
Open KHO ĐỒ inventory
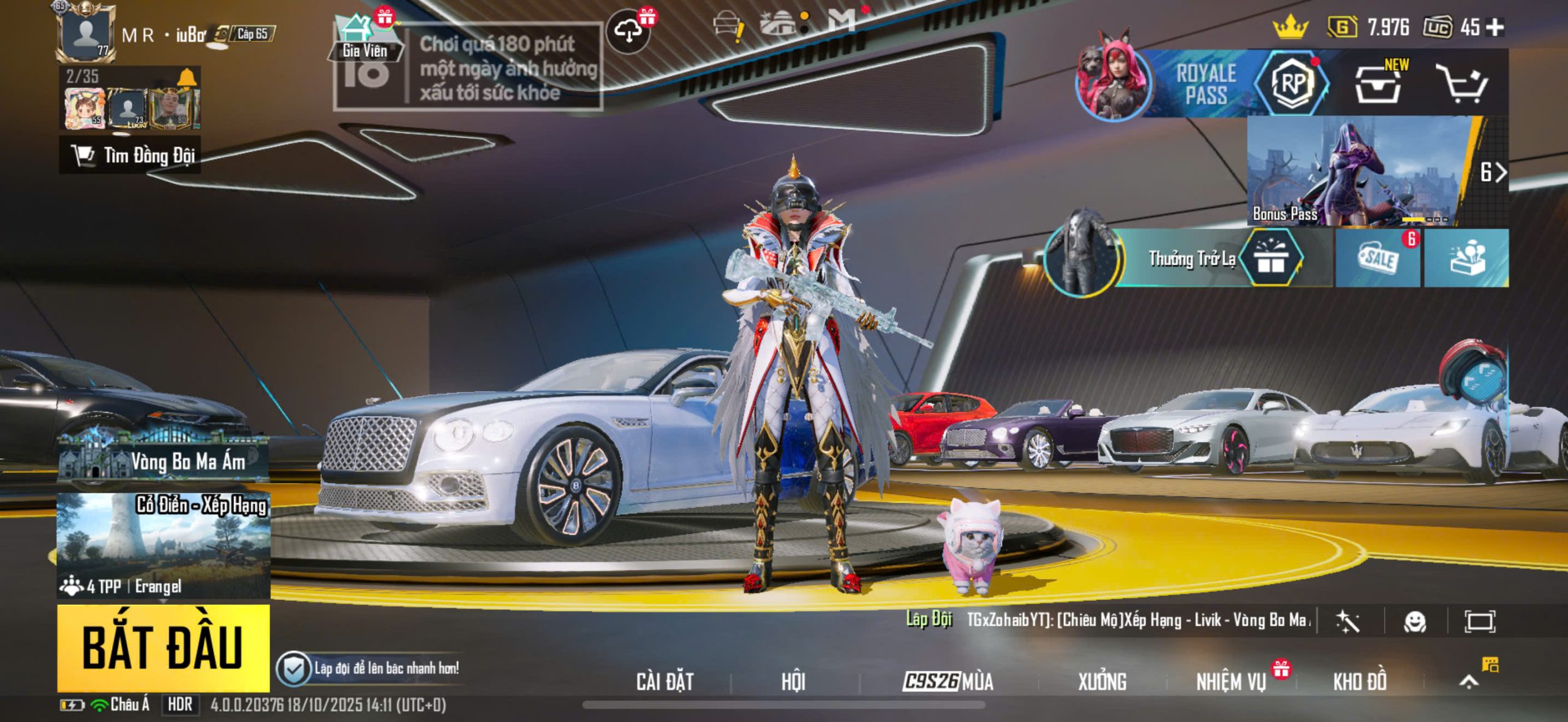tap(1360, 682)
